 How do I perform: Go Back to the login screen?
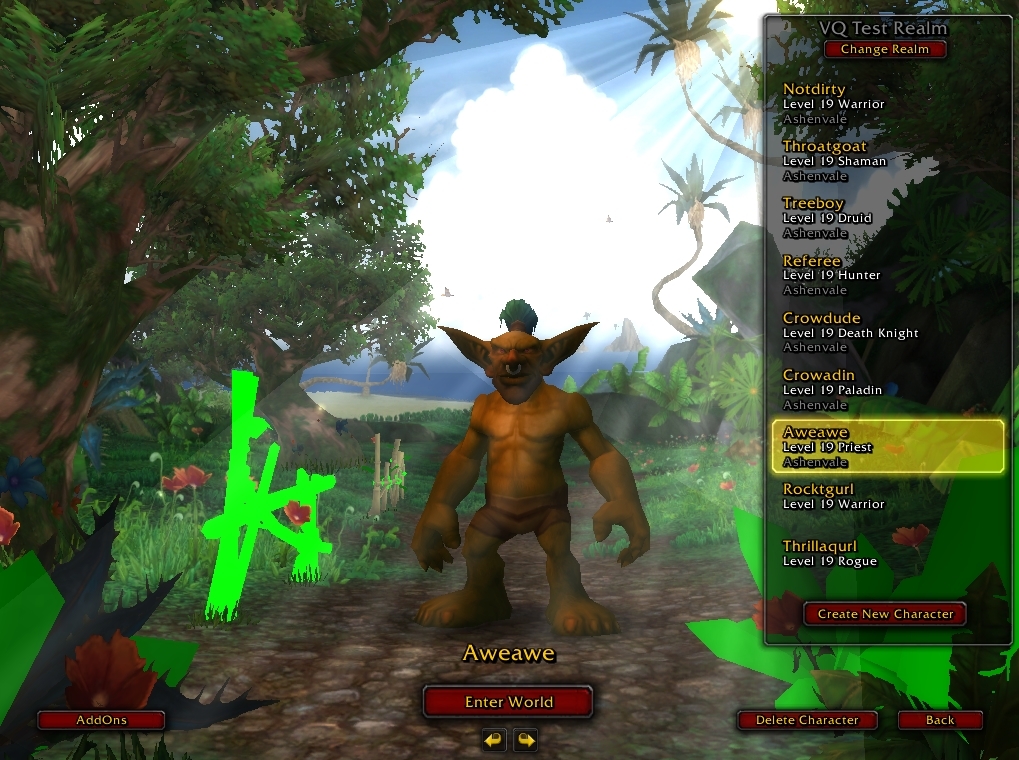939,720
